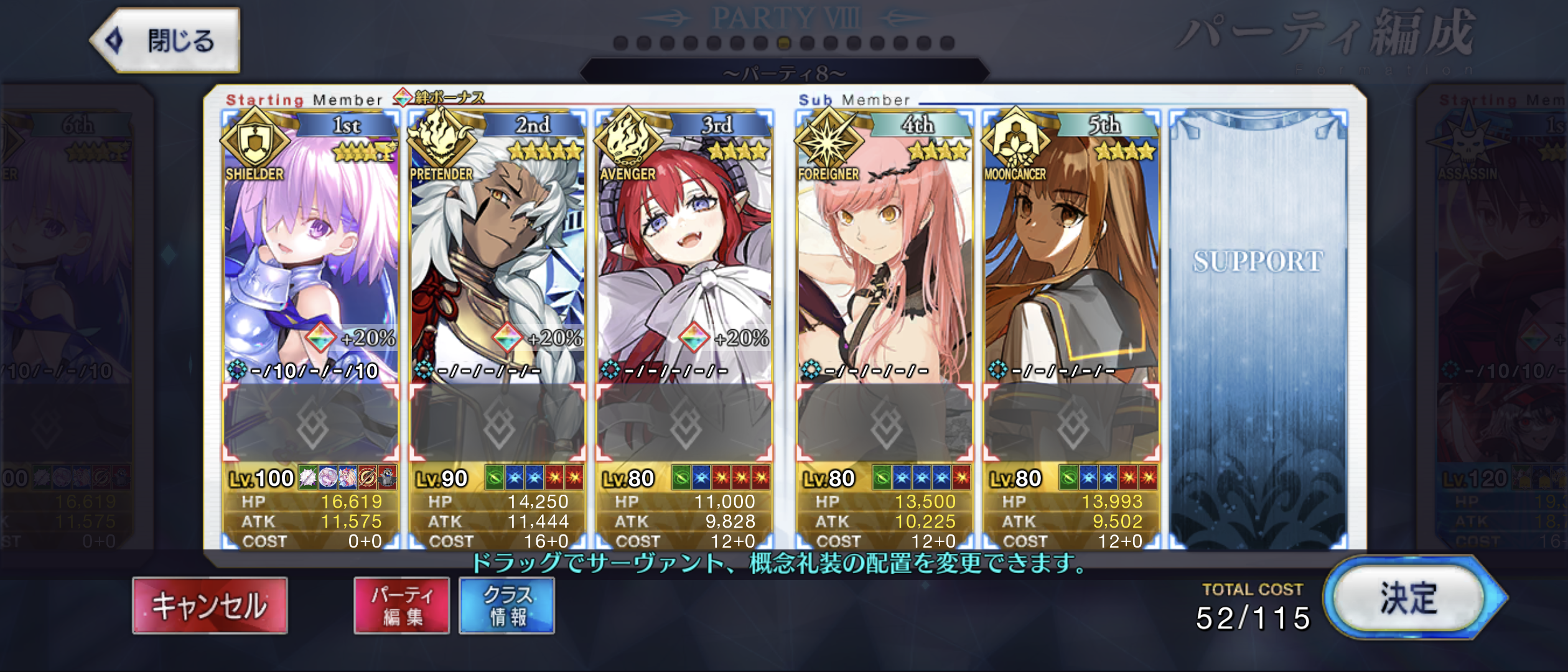Switch to the previous party panel
Screen dimensions: 1568x672
pos(68,311)
